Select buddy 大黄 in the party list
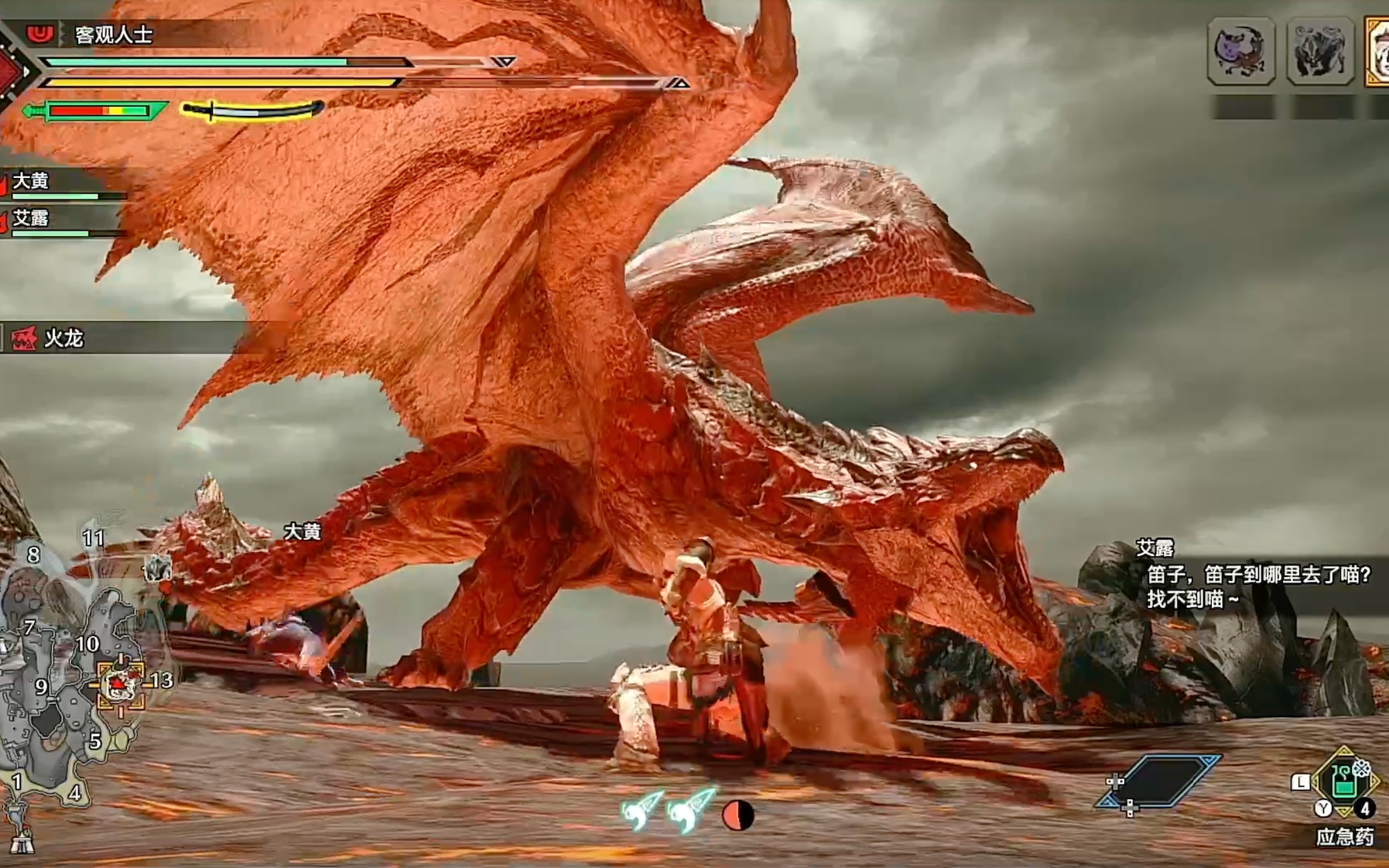Viewport: 1389px width, 868px height. [x=31, y=181]
